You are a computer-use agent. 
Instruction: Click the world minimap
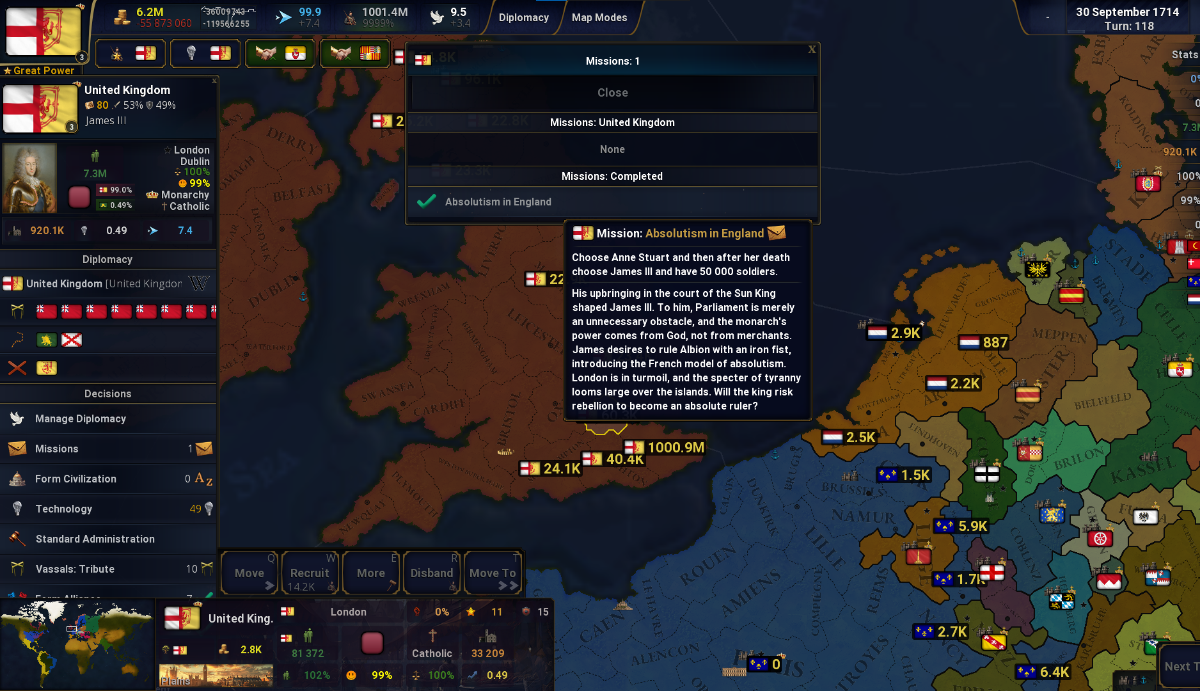click(x=77, y=643)
